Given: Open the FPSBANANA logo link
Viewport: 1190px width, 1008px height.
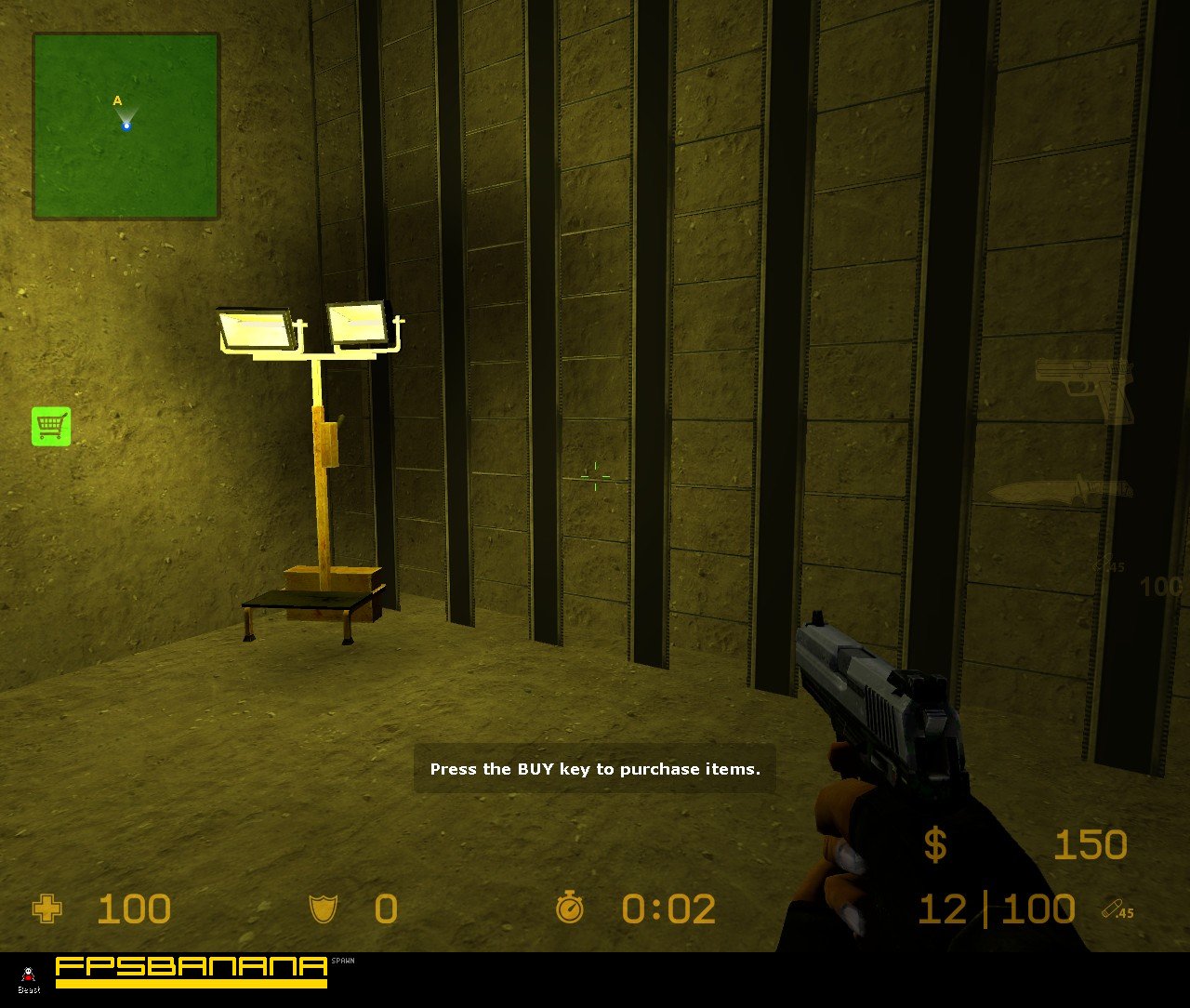Looking at the screenshot, I should pyautogui.click(x=190, y=964).
